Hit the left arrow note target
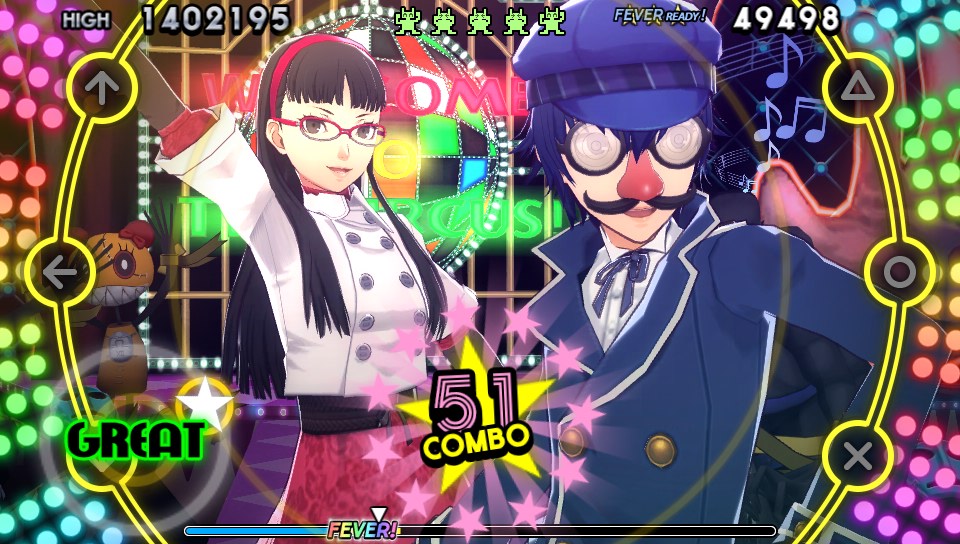960x544 pixels. pos(60,272)
